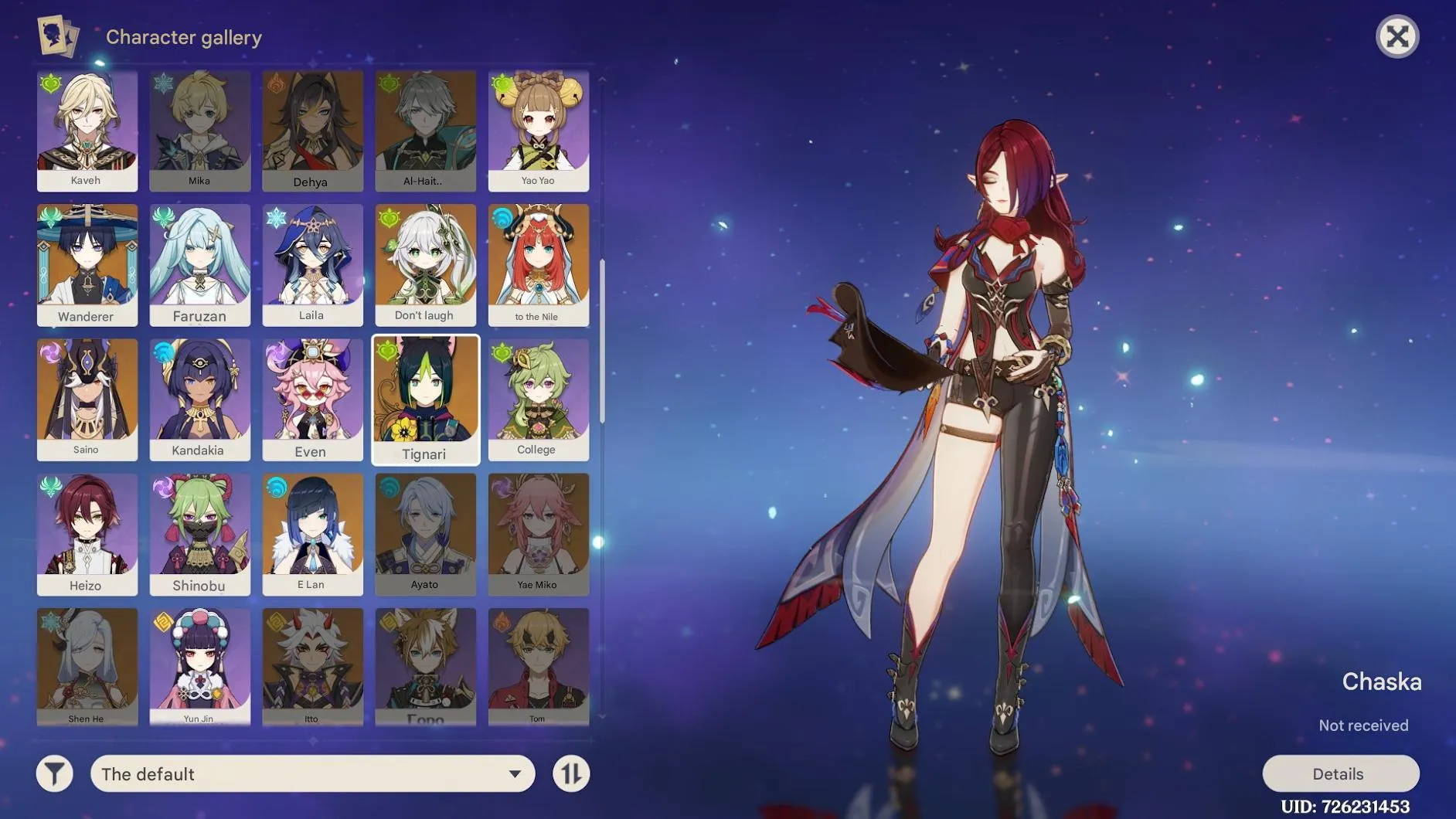Click the dropdown arrow next to 'The default'
The image size is (1456, 819).
click(513, 773)
